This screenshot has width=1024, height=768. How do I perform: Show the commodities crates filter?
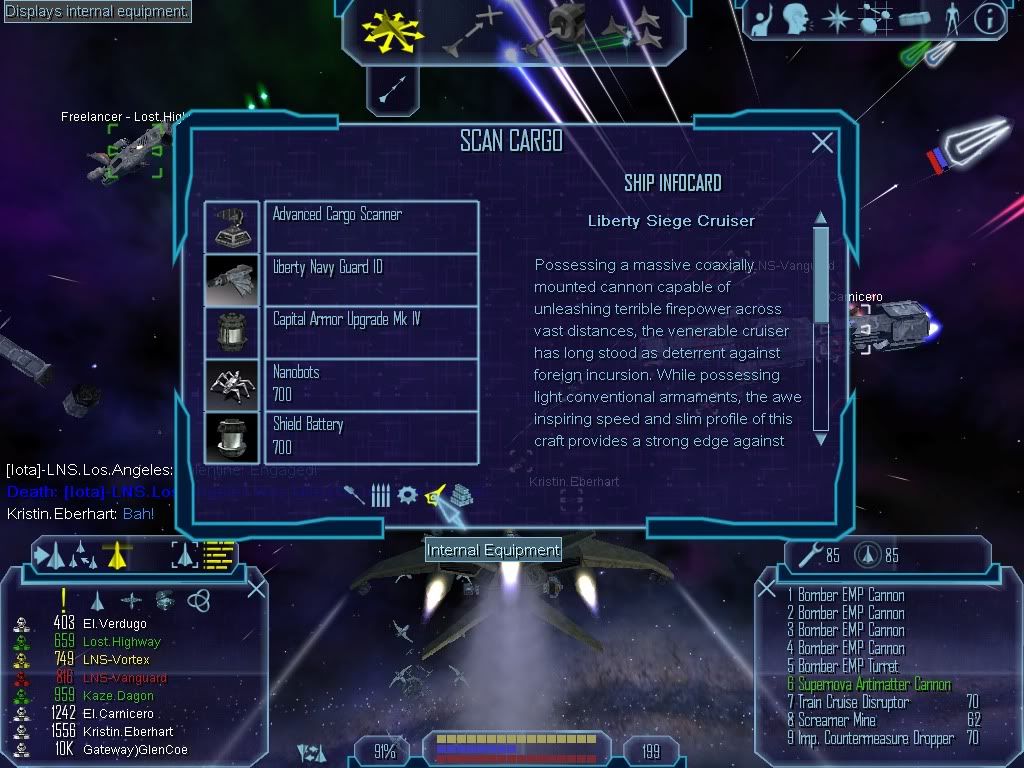[461, 495]
